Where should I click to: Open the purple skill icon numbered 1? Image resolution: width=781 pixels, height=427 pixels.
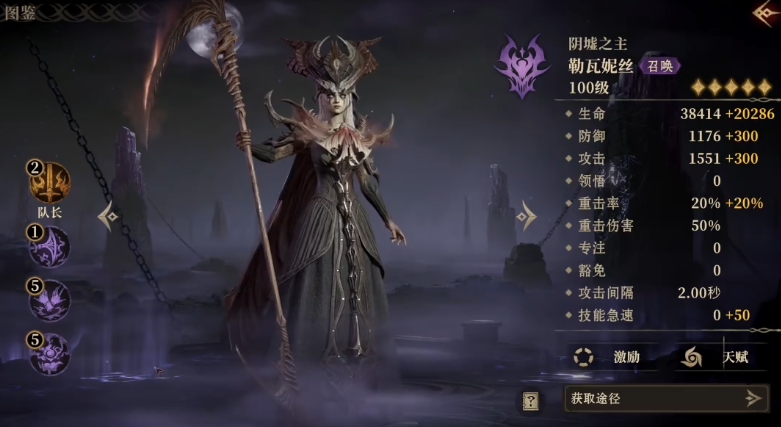pyautogui.click(x=50, y=247)
